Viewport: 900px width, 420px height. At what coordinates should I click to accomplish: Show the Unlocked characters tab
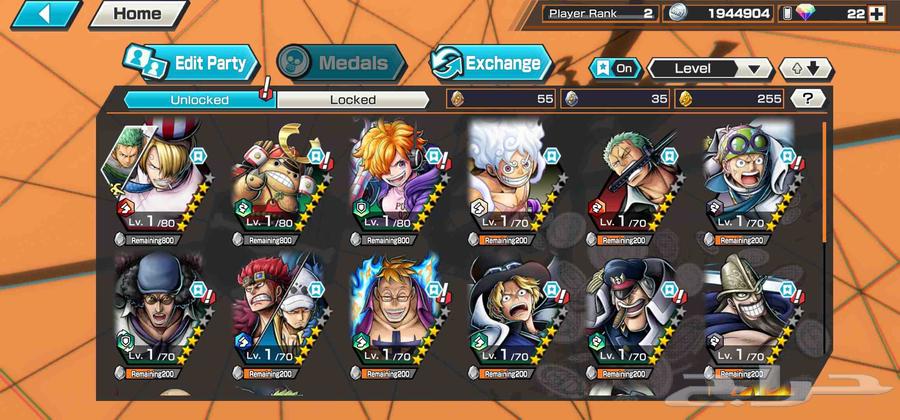coord(199,99)
